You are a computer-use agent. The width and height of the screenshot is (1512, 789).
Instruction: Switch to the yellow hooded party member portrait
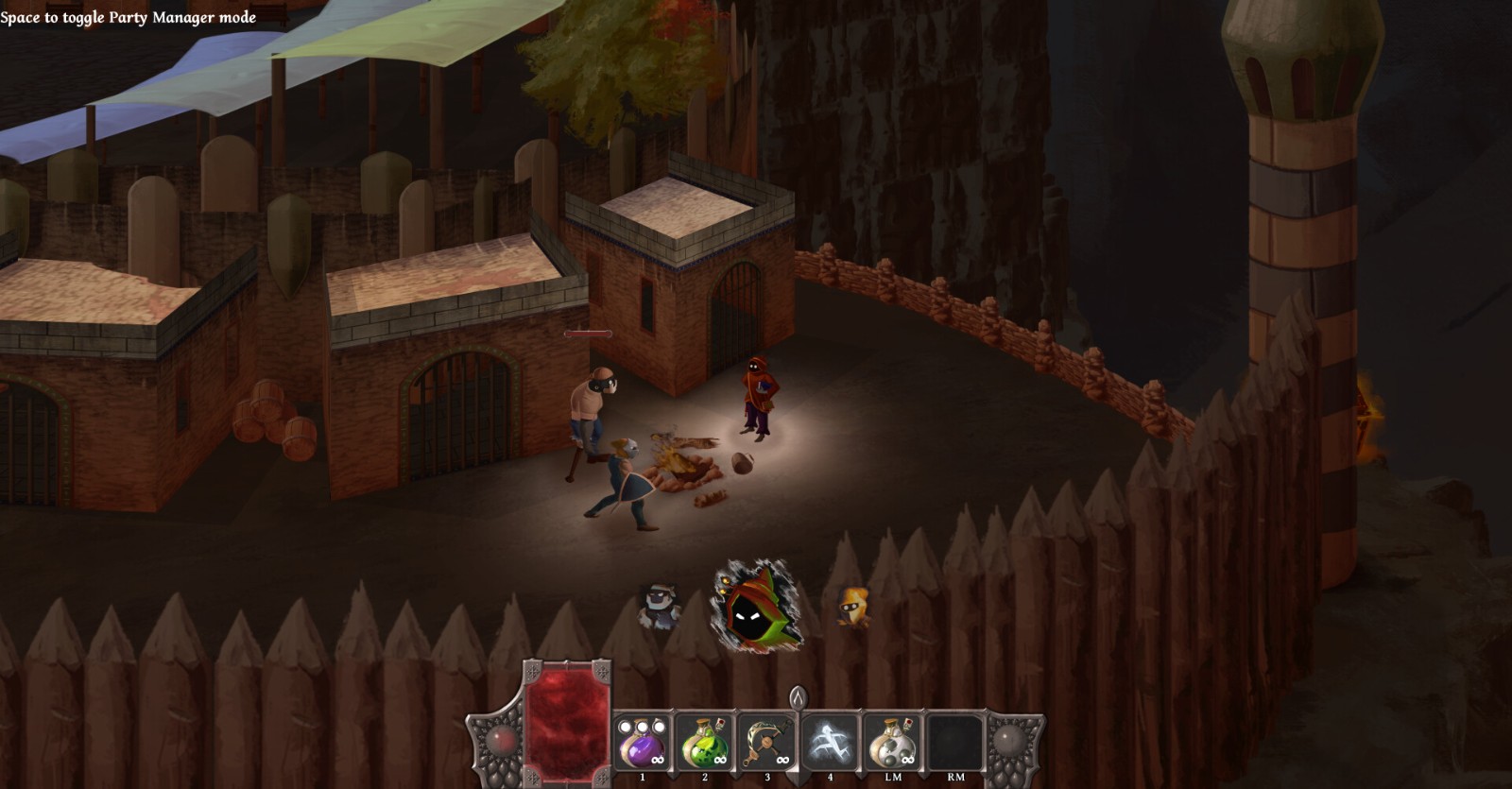point(853,605)
